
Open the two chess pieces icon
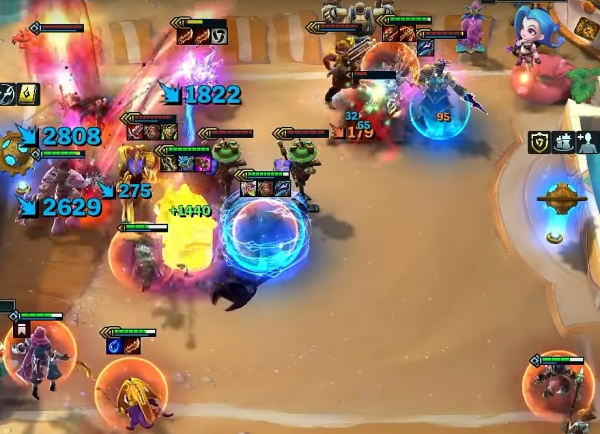tap(562, 143)
